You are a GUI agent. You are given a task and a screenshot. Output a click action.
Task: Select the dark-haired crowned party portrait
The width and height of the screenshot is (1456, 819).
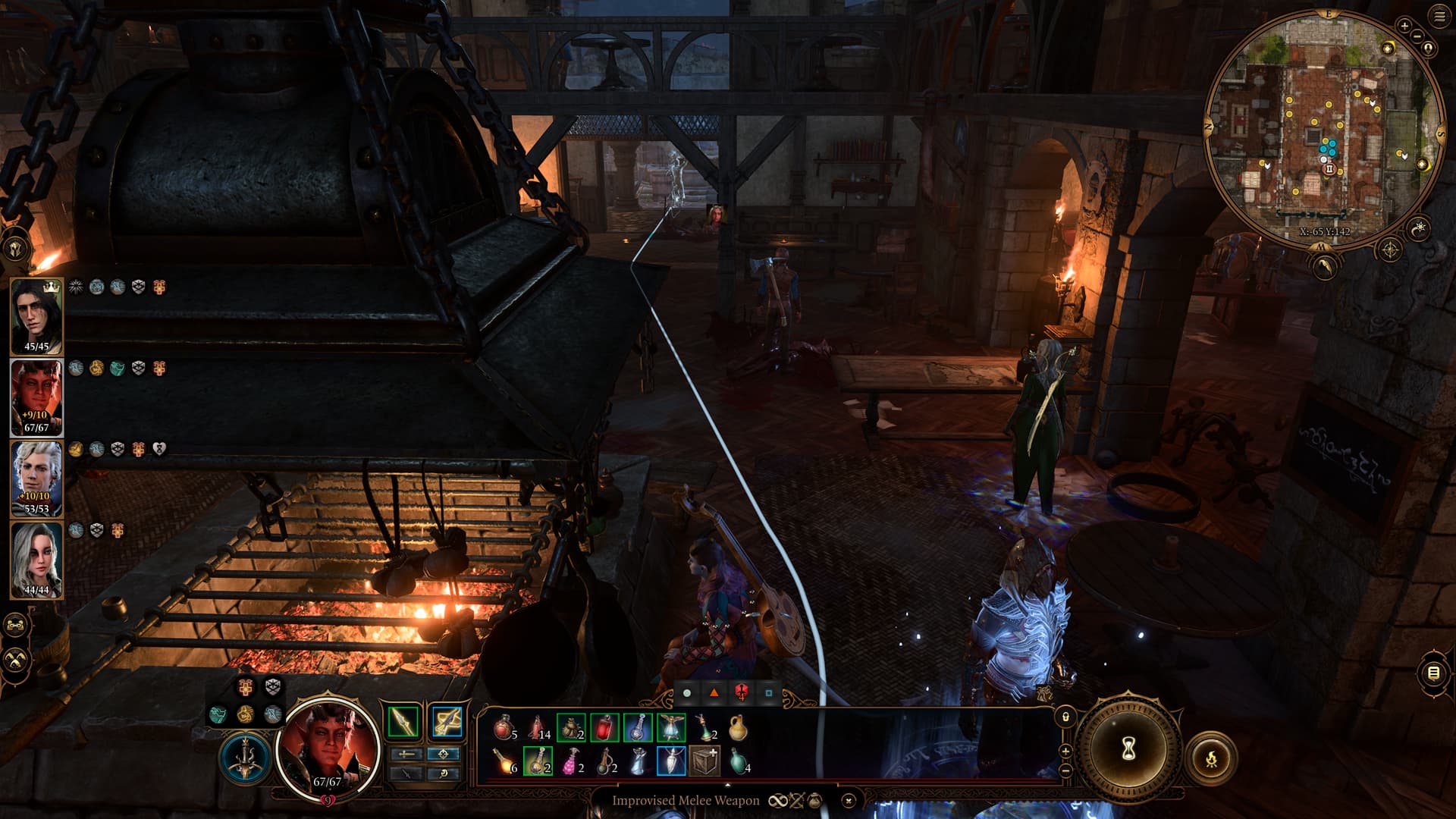click(36, 315)
